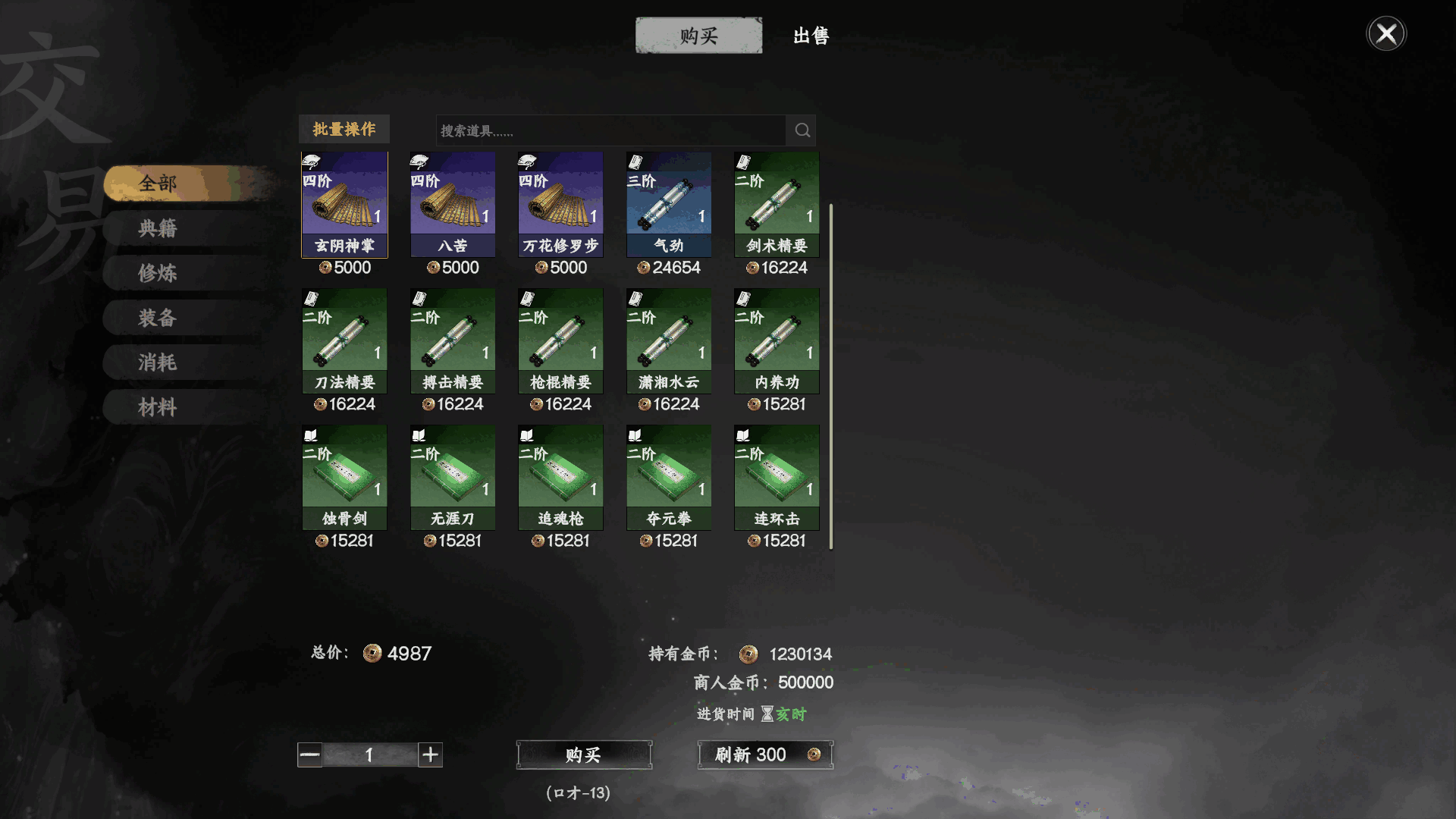This screenshot has height=819, width=1456.
Task: Switch to the 出售 sell tab
Action: pos(811,36)
